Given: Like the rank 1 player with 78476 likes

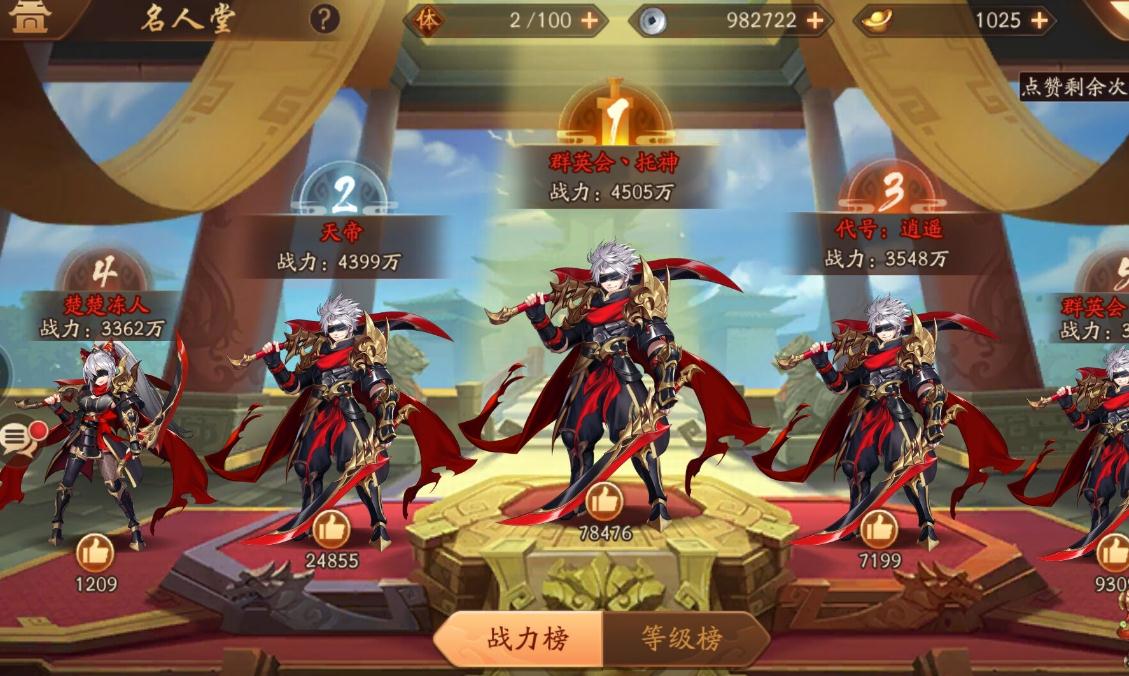Looking at the screenshot, I should click(604, 501).
